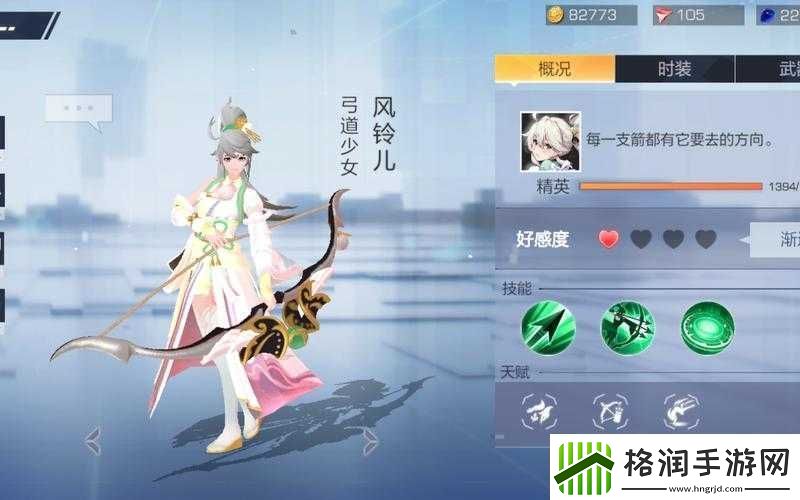This screenshot has height=500, width=800.
Task: Click the white-haired character portrait
Action: point(545,141)
